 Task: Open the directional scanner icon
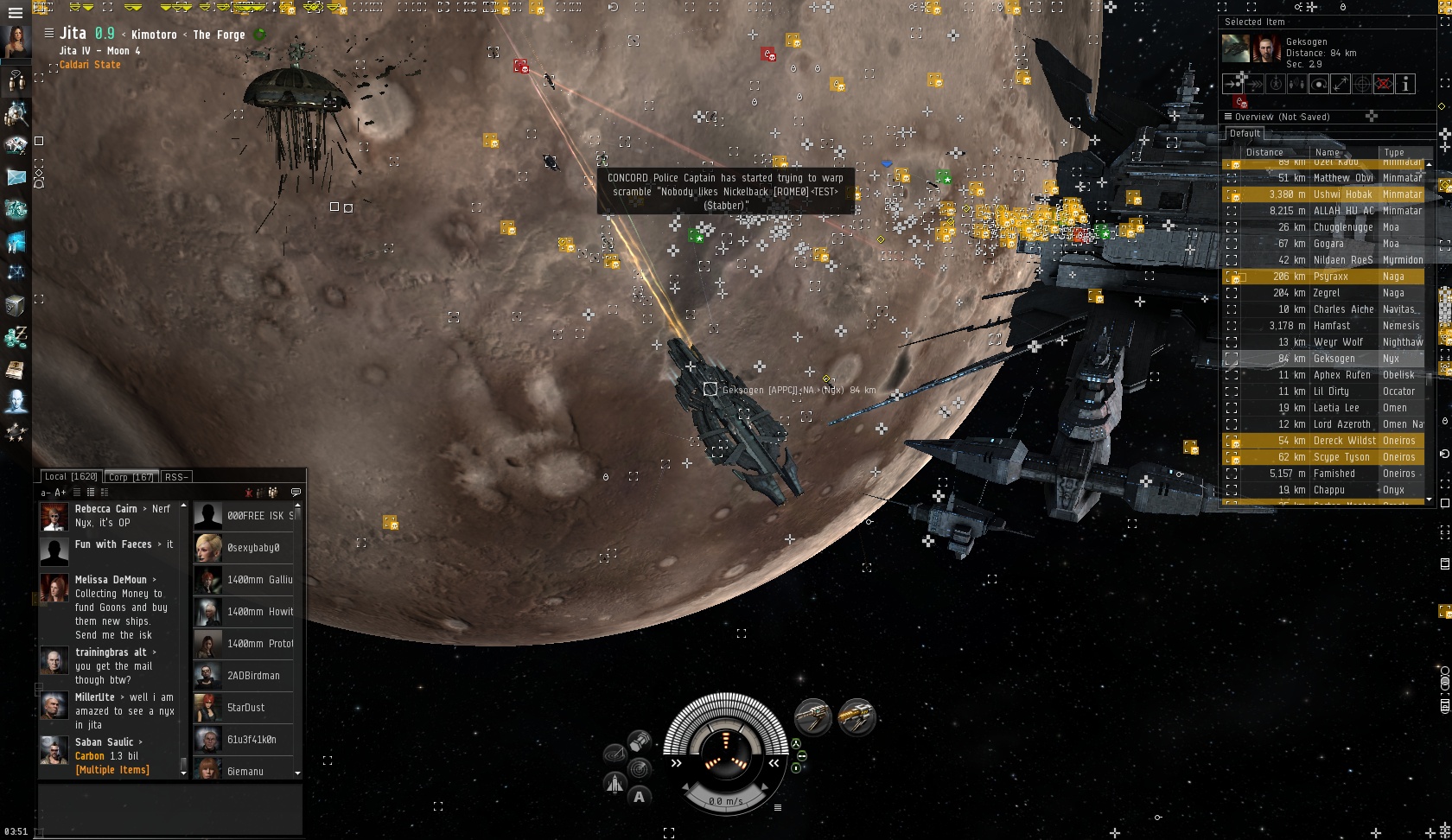640,768
